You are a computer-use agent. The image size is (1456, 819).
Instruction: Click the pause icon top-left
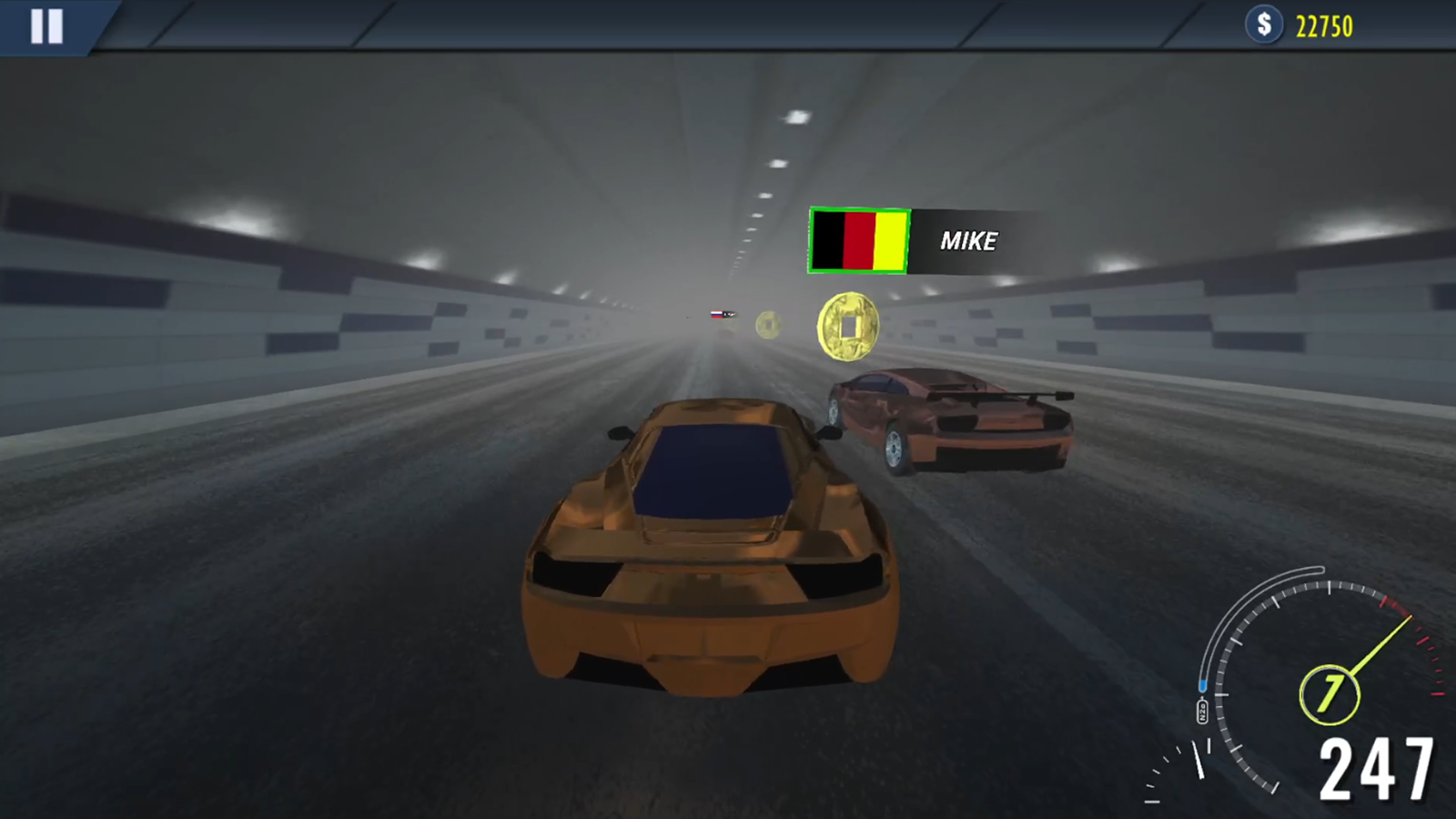pos(48,27)
